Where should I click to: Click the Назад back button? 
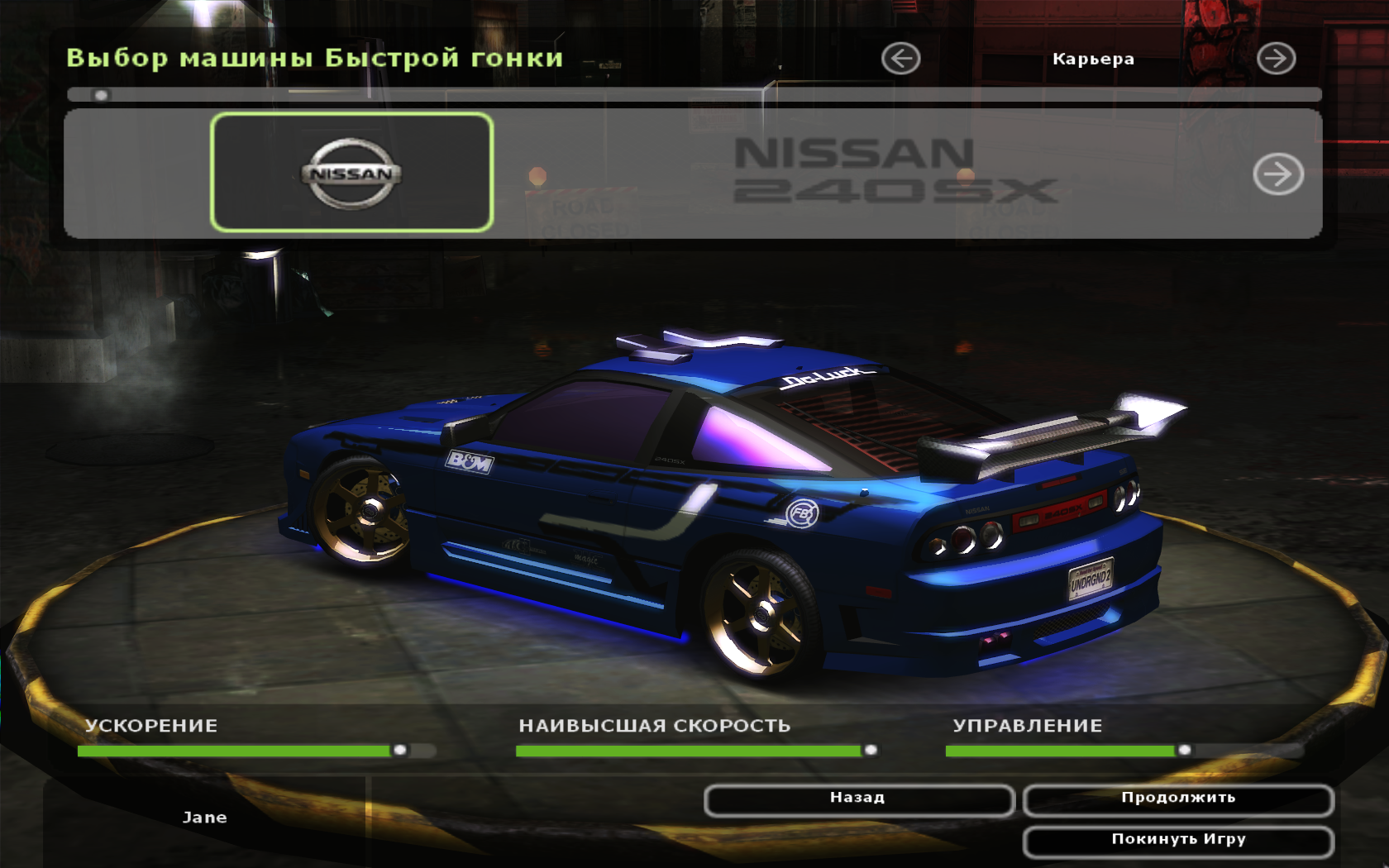pyautogui.click(x=858, y=799)
